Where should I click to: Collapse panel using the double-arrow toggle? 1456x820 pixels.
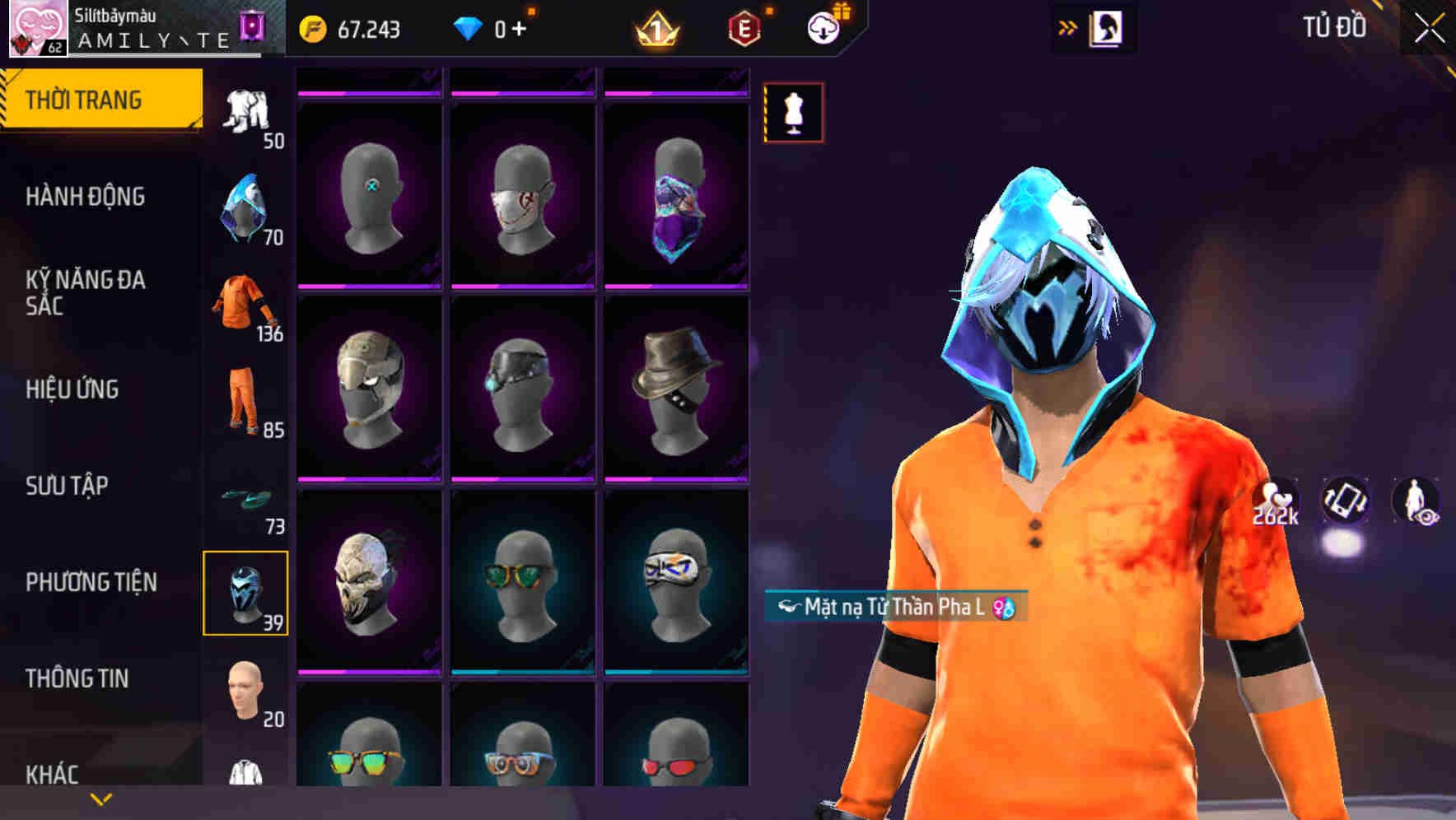coord(1068,26)
